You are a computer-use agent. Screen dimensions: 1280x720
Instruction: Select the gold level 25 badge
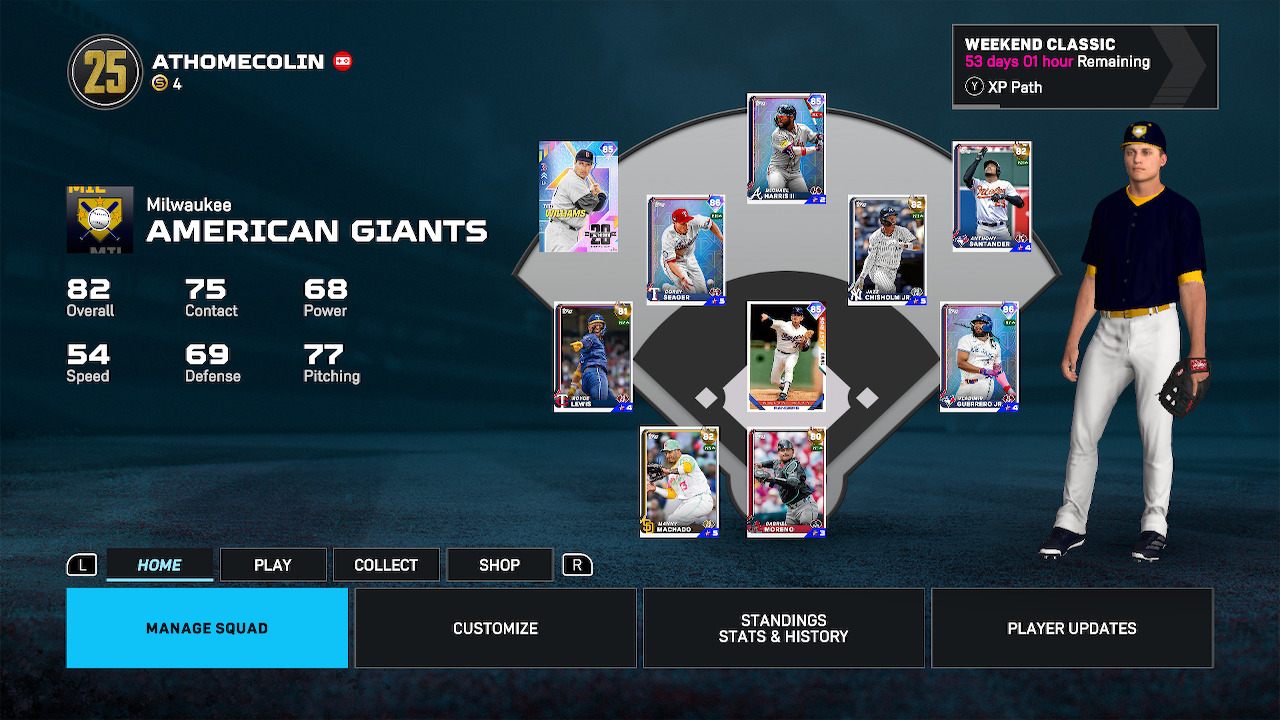point(104,71)
